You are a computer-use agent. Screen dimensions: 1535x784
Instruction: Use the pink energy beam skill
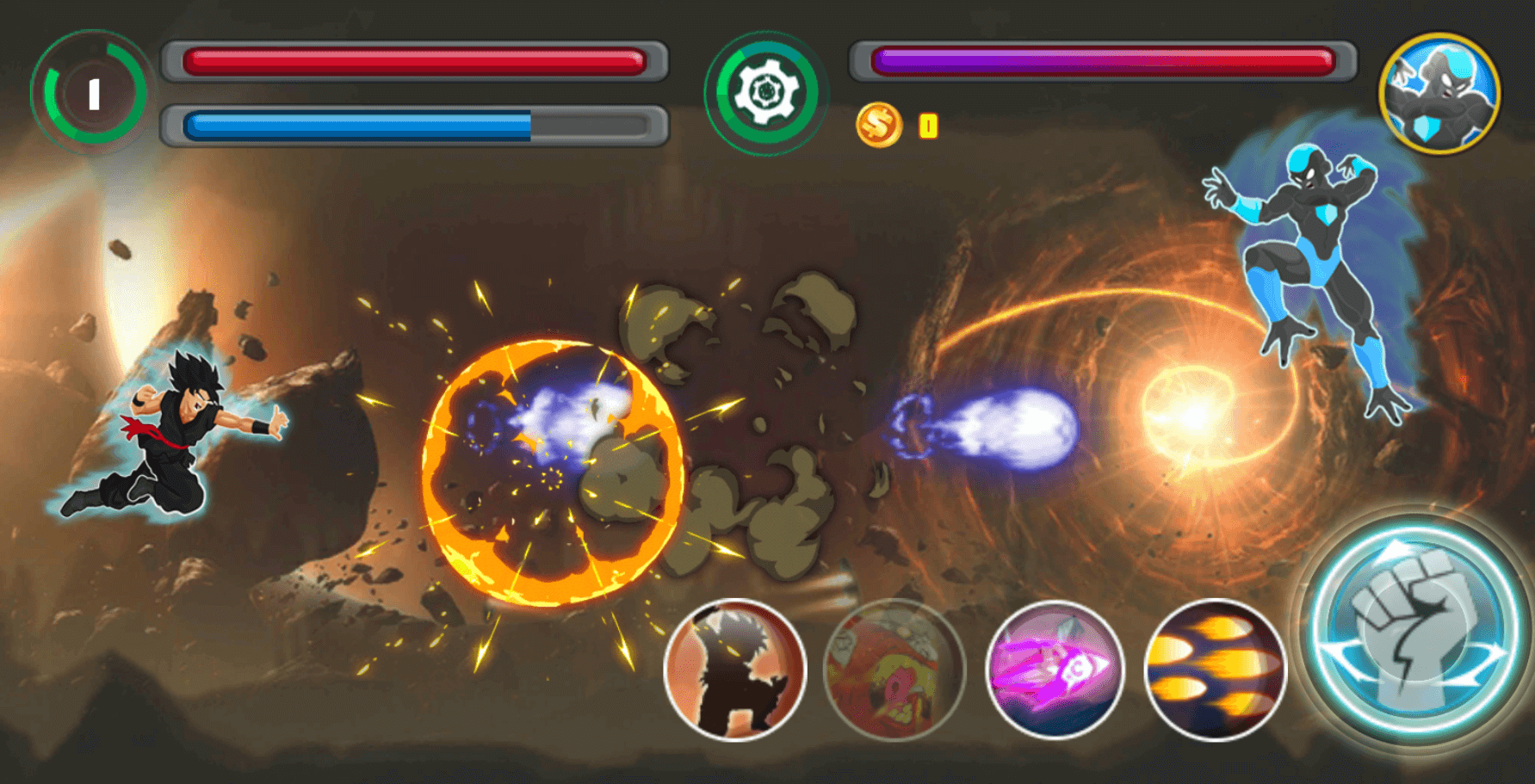[1055, 670]
